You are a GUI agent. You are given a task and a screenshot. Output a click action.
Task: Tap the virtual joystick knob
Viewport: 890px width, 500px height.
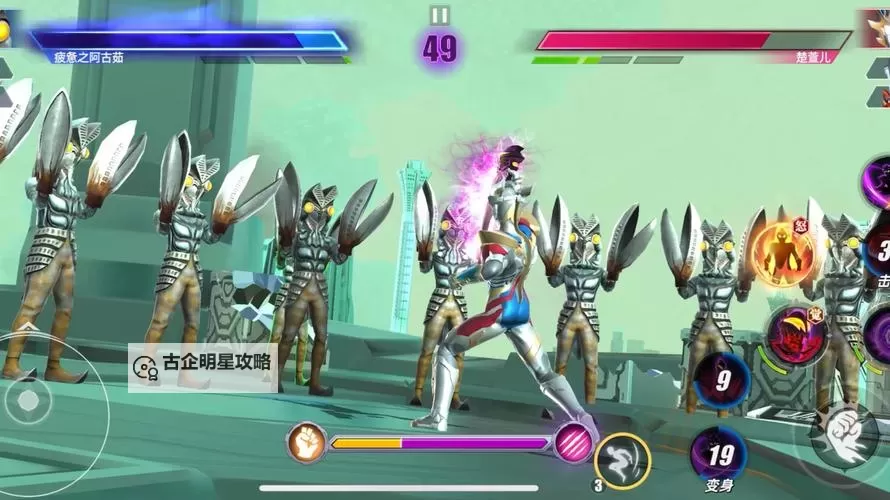click(29, 402)
